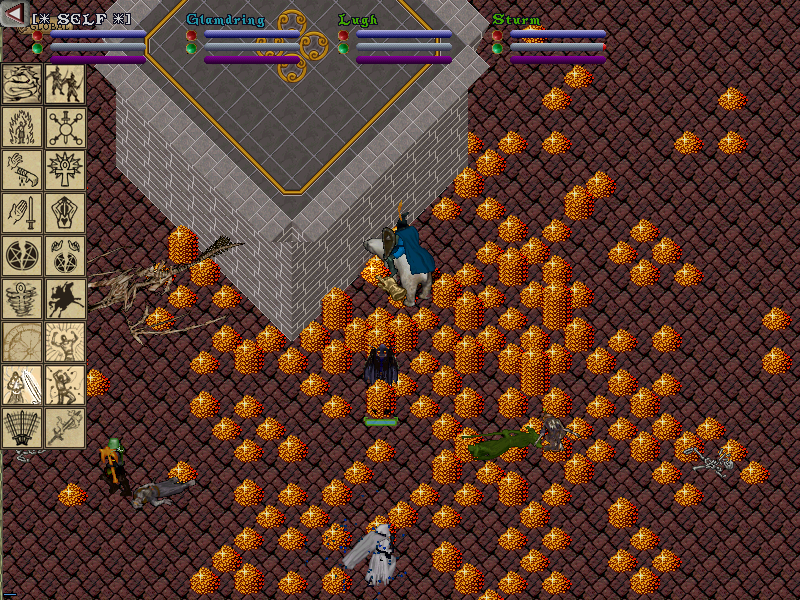The image size is (800, 600).
Task: Activate the knight with glowing sword ability
Action: click(22, 385)
